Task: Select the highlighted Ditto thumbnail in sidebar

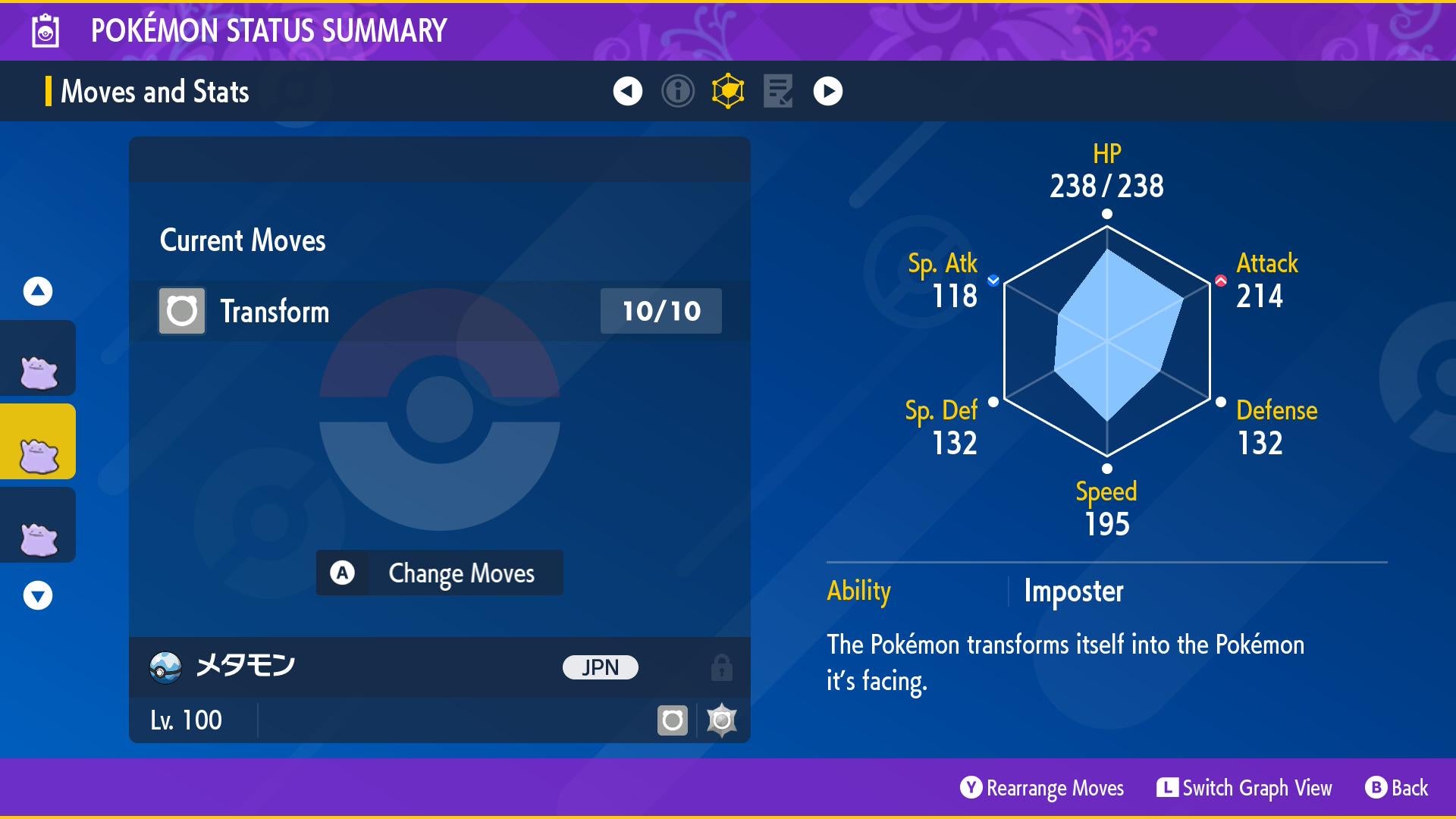Action: point(38,441)
